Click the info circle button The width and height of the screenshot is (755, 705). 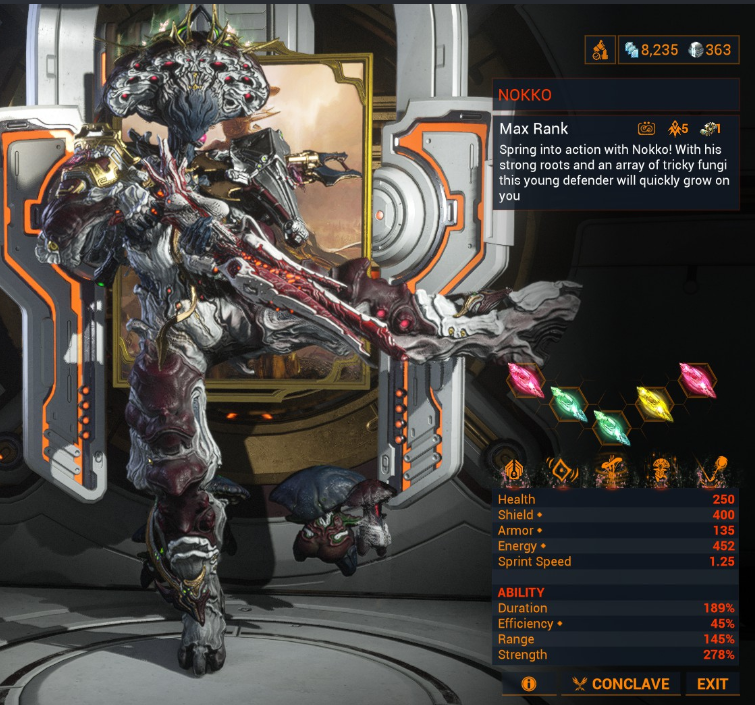tap(528, 684)
